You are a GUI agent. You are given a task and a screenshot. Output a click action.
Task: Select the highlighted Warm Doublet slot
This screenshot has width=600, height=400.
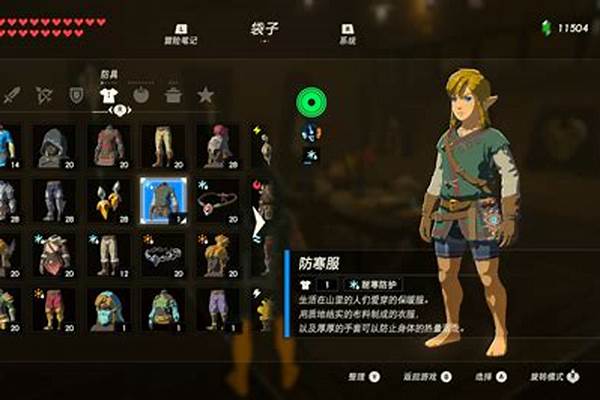point(161,200)
